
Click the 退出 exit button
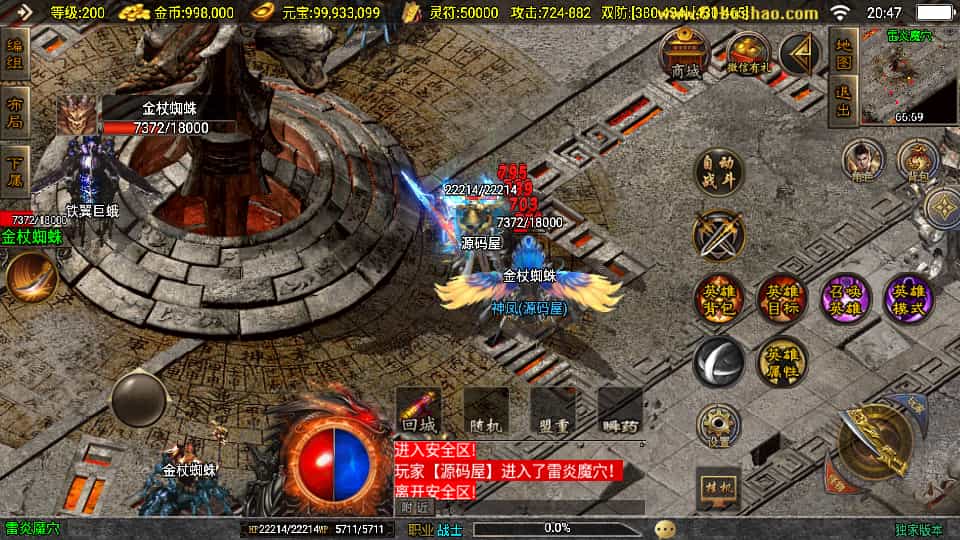(843, 103)
